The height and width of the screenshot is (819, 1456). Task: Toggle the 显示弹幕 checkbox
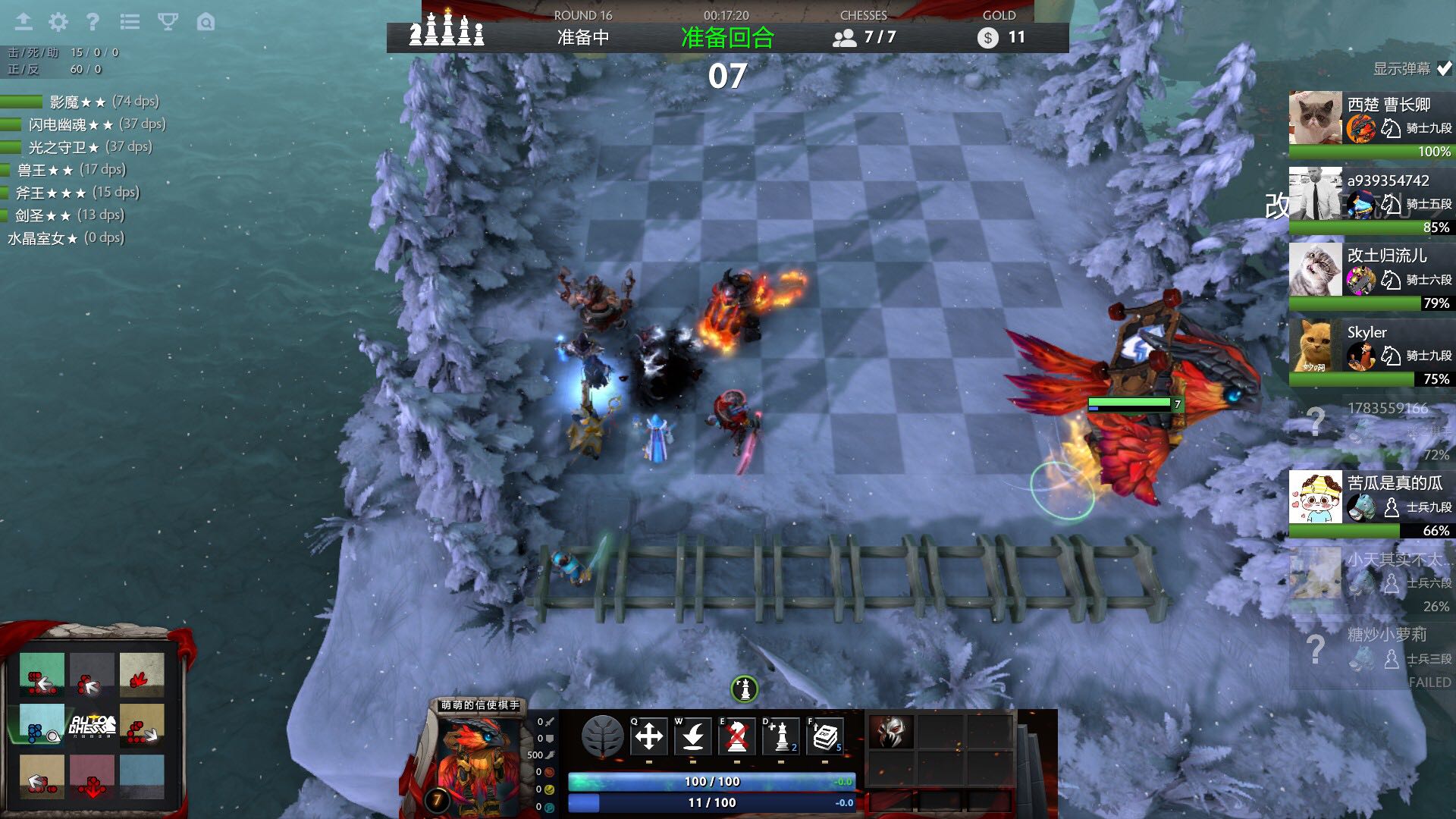(1444, 68)
